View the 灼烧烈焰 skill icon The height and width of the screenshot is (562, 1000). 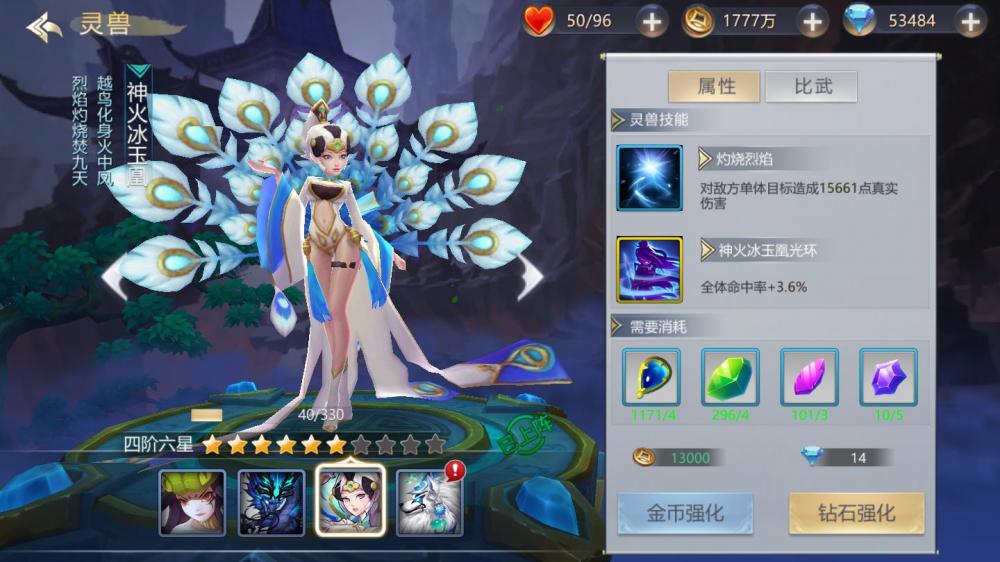click(x=649, y=178)
